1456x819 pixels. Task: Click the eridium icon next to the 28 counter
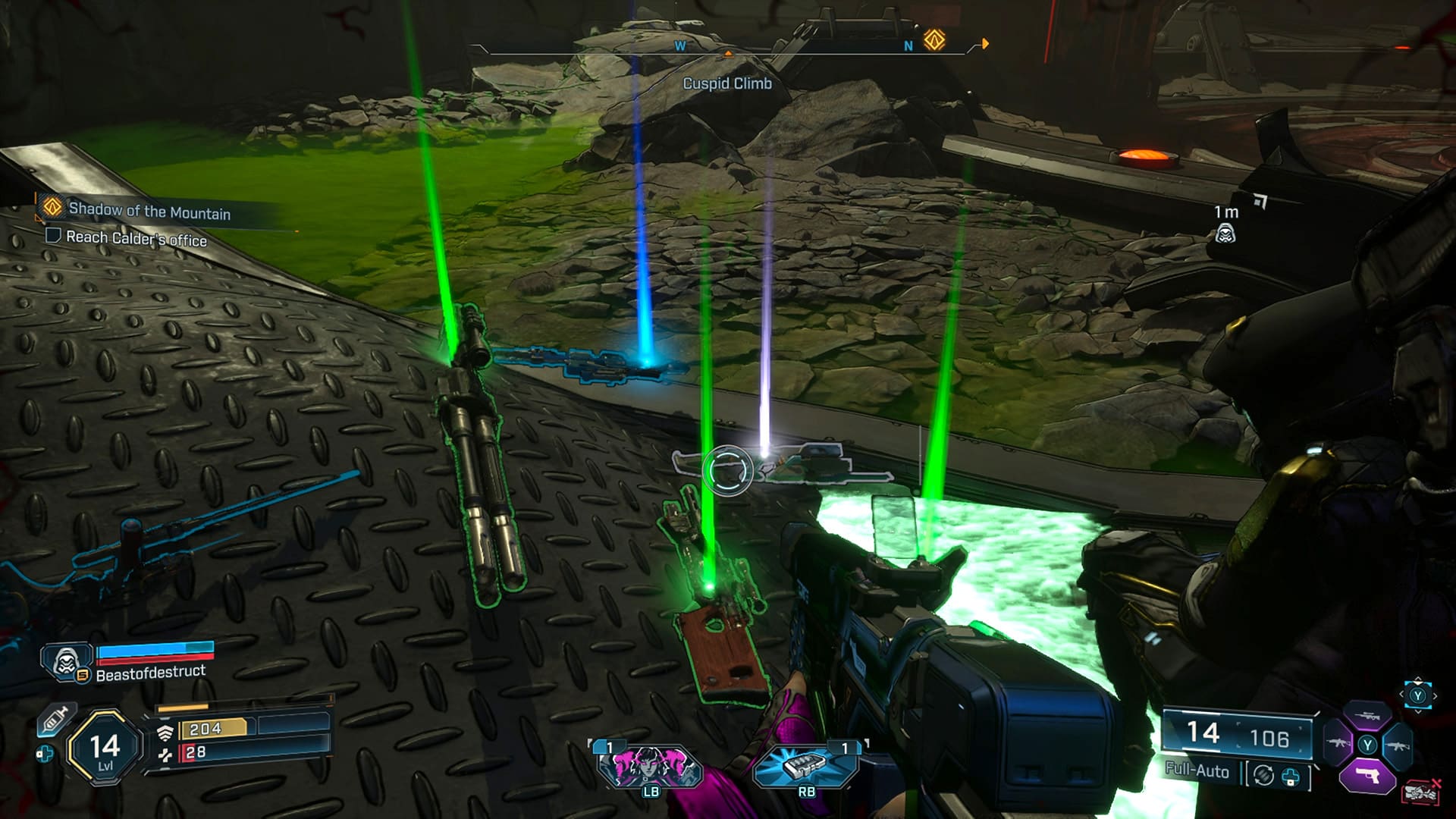click(x=165, y=755)
